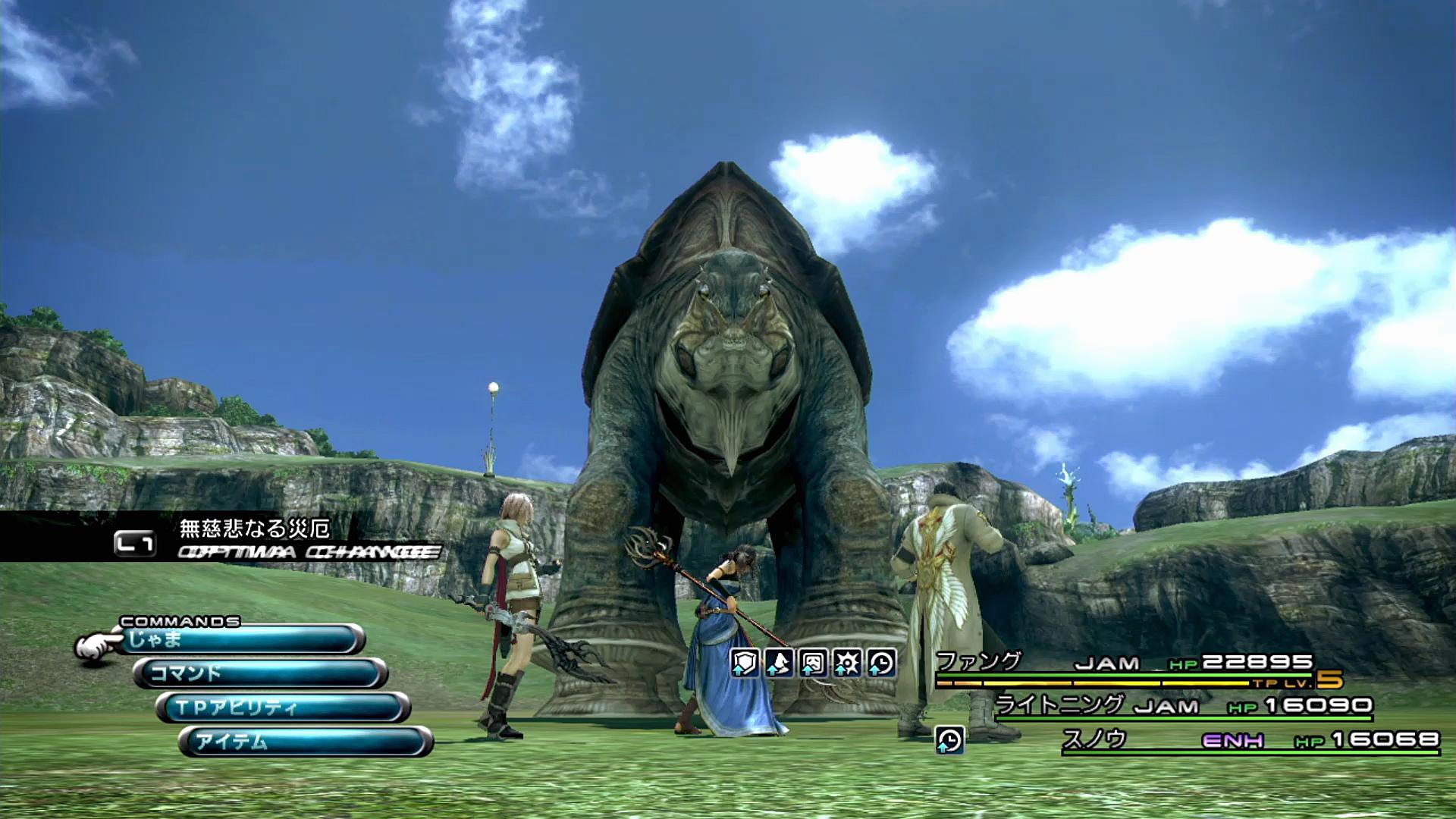Open the アイテム item menu

pyautogui.click(x=305, y=741)
